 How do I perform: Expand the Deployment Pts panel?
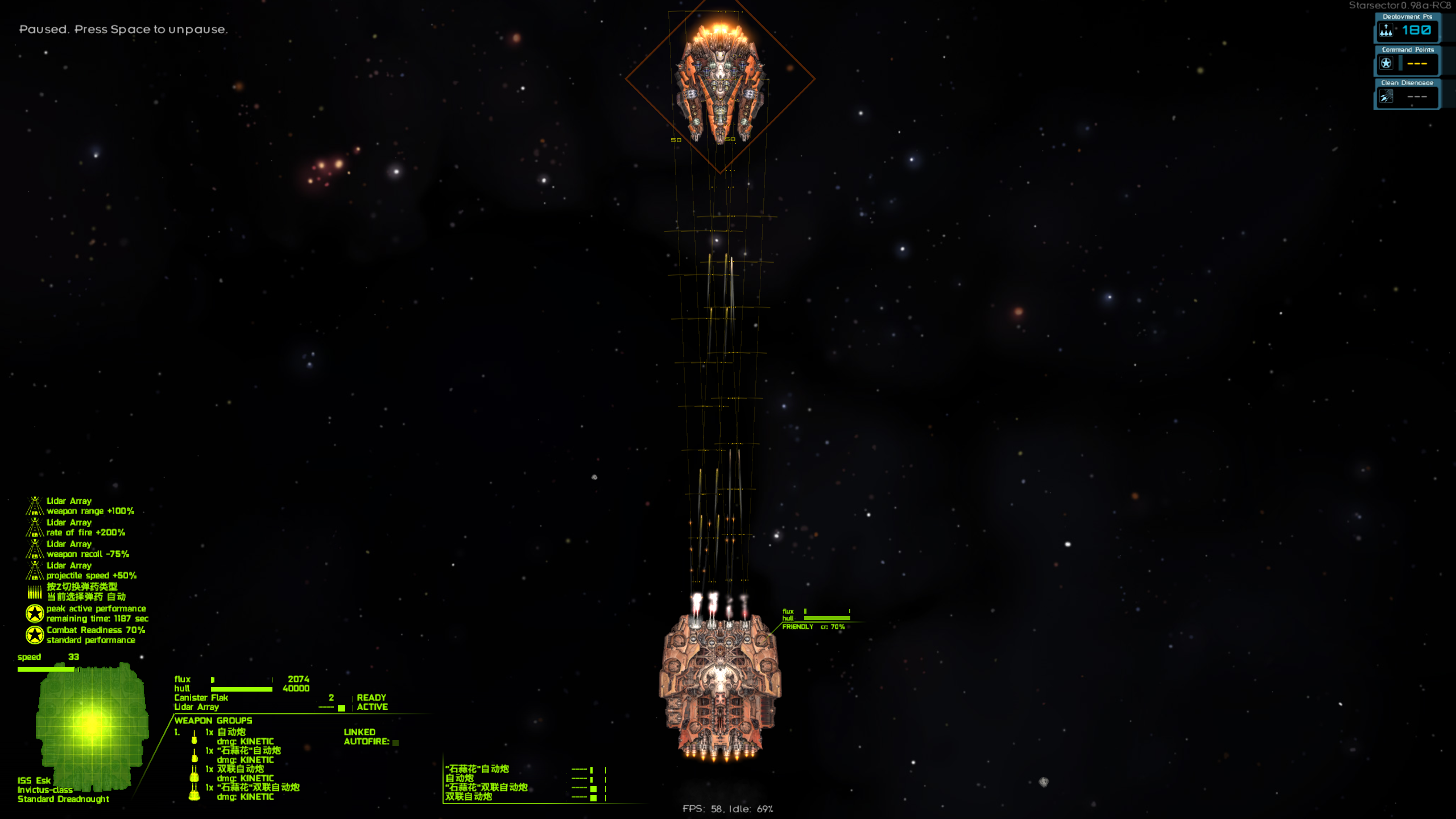pos(1405,17)
